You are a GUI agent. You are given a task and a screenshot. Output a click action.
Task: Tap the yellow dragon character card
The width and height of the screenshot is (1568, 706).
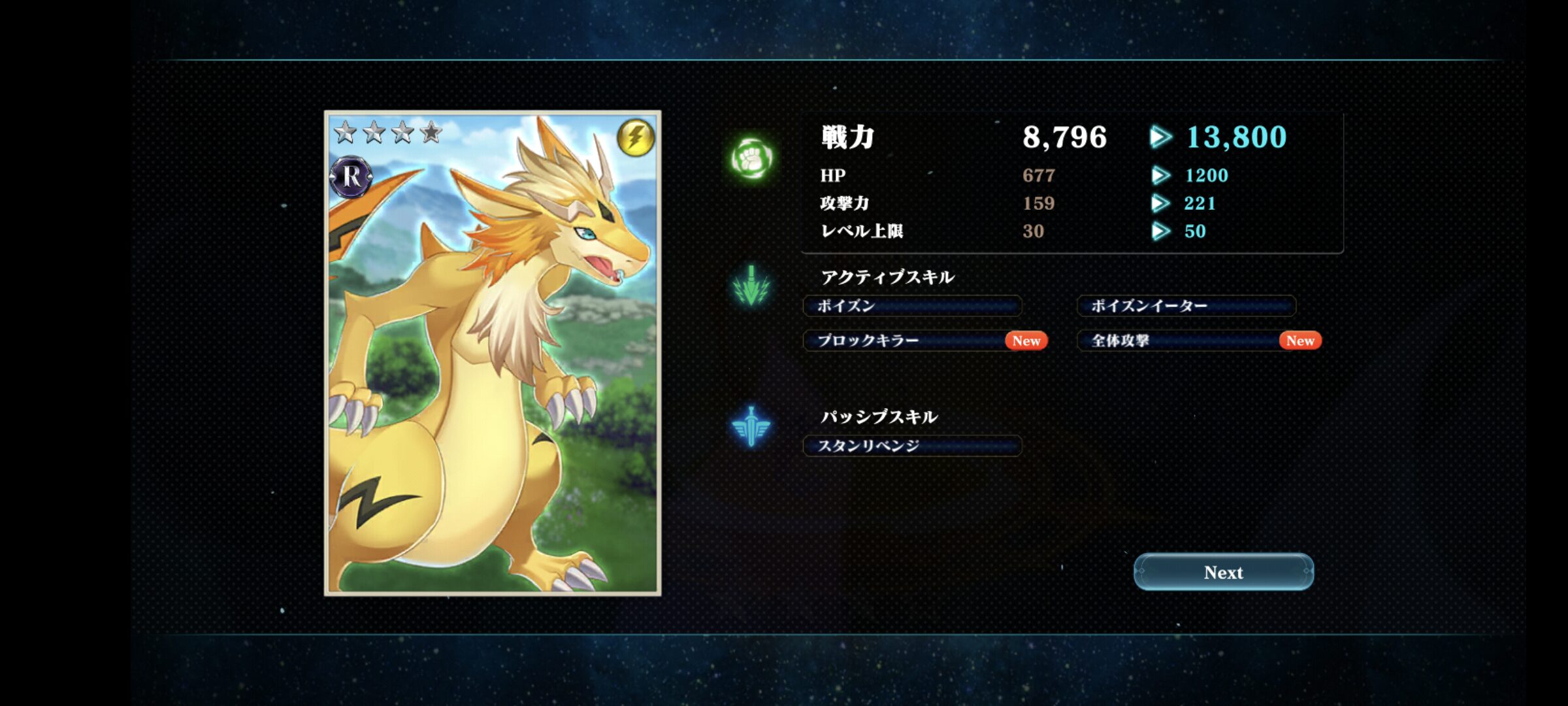point(493,353)
